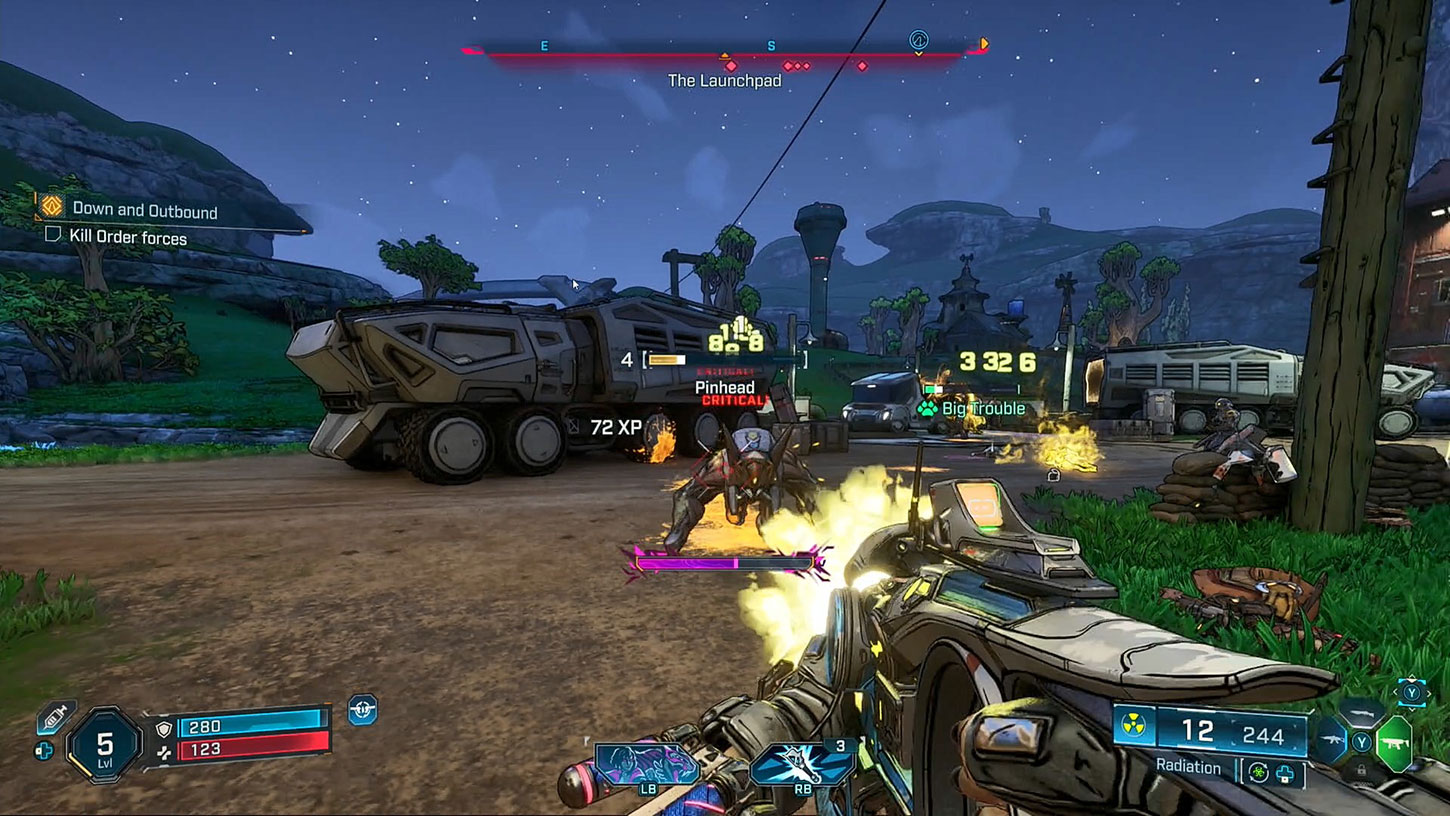Click the green biohazard status icon
The height and width of the screenshot is (816, 1450).
click(x=1259, y=773)
